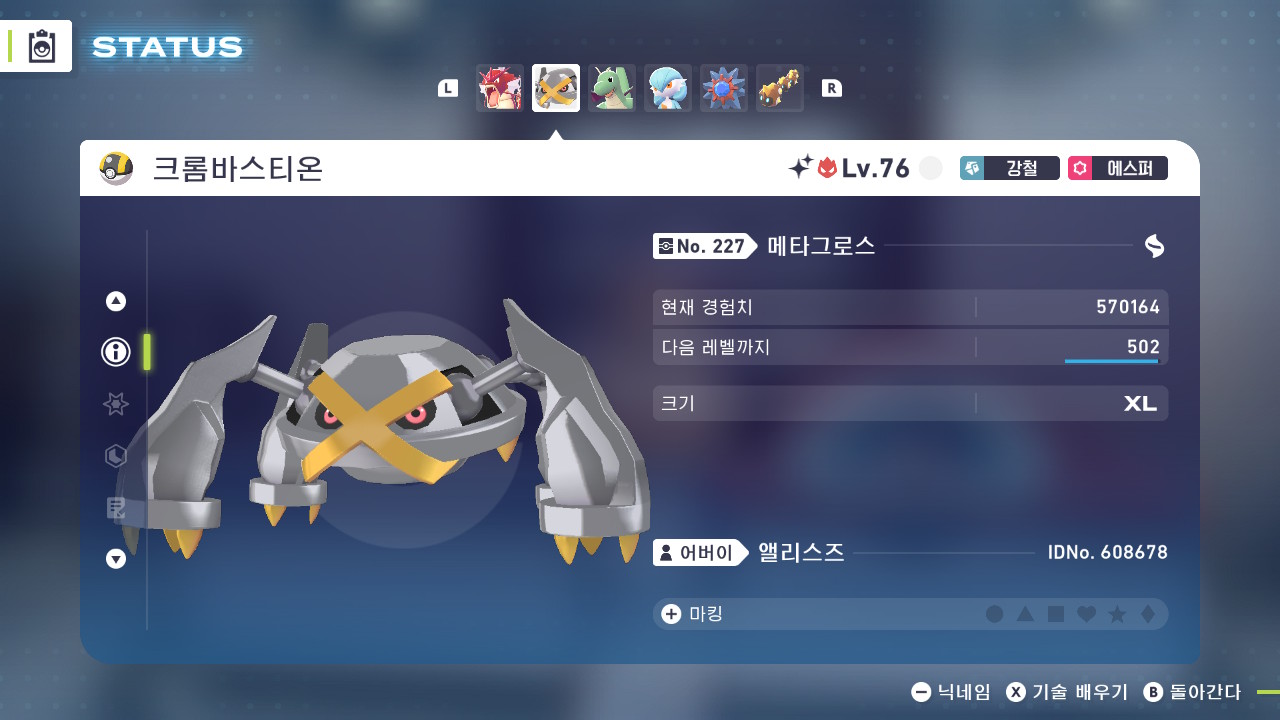Expand the previous page with the up arrow
1280x720 pixels.
click(115, 300)
